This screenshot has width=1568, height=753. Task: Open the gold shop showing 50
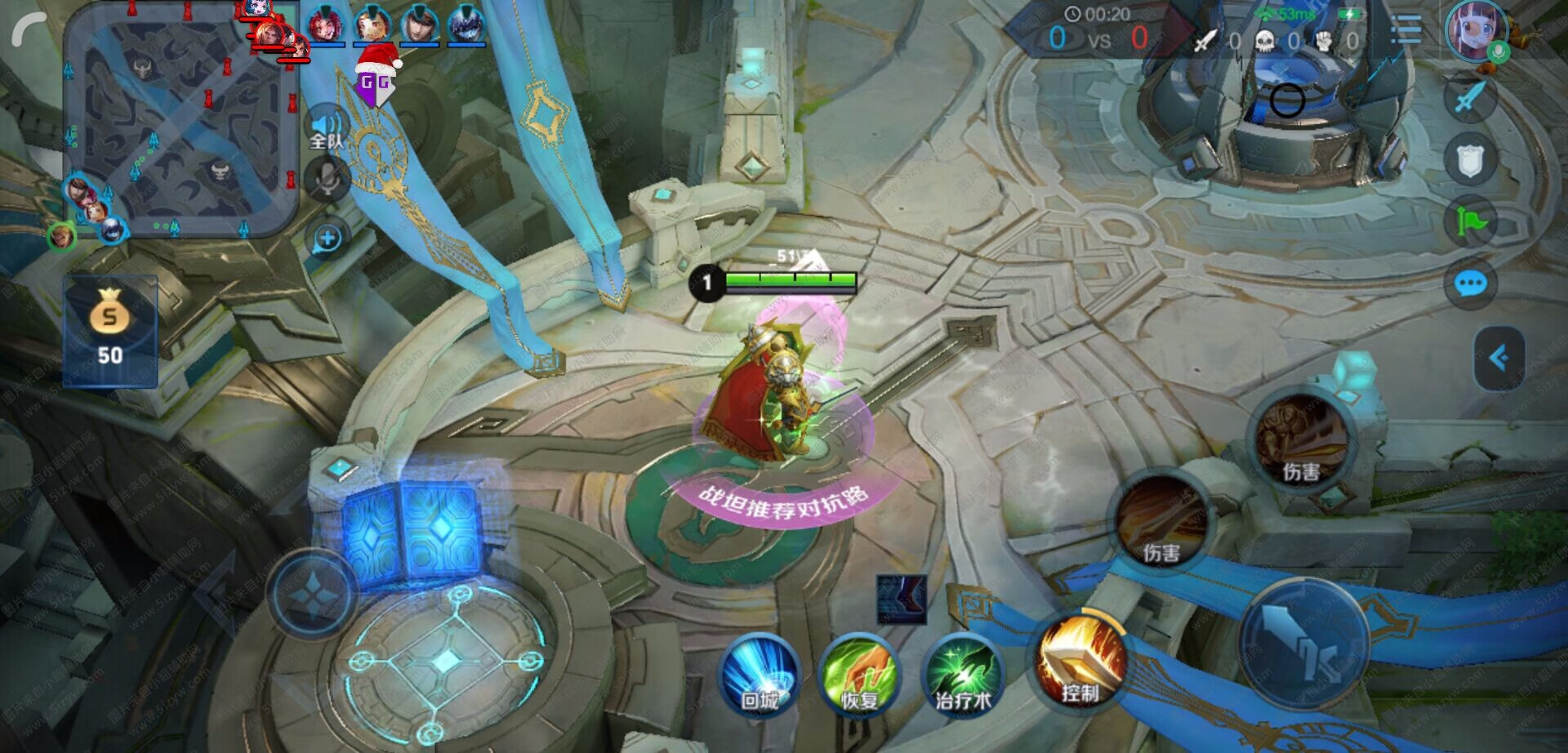110,331
